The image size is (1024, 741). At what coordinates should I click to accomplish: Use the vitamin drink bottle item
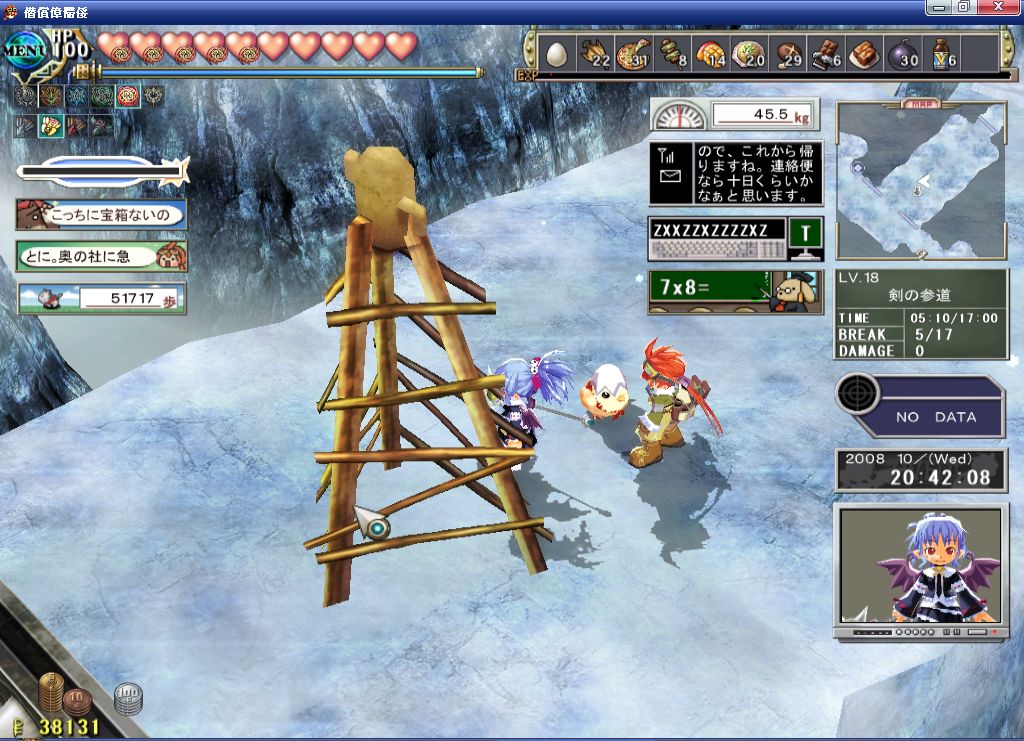(943, 54)
